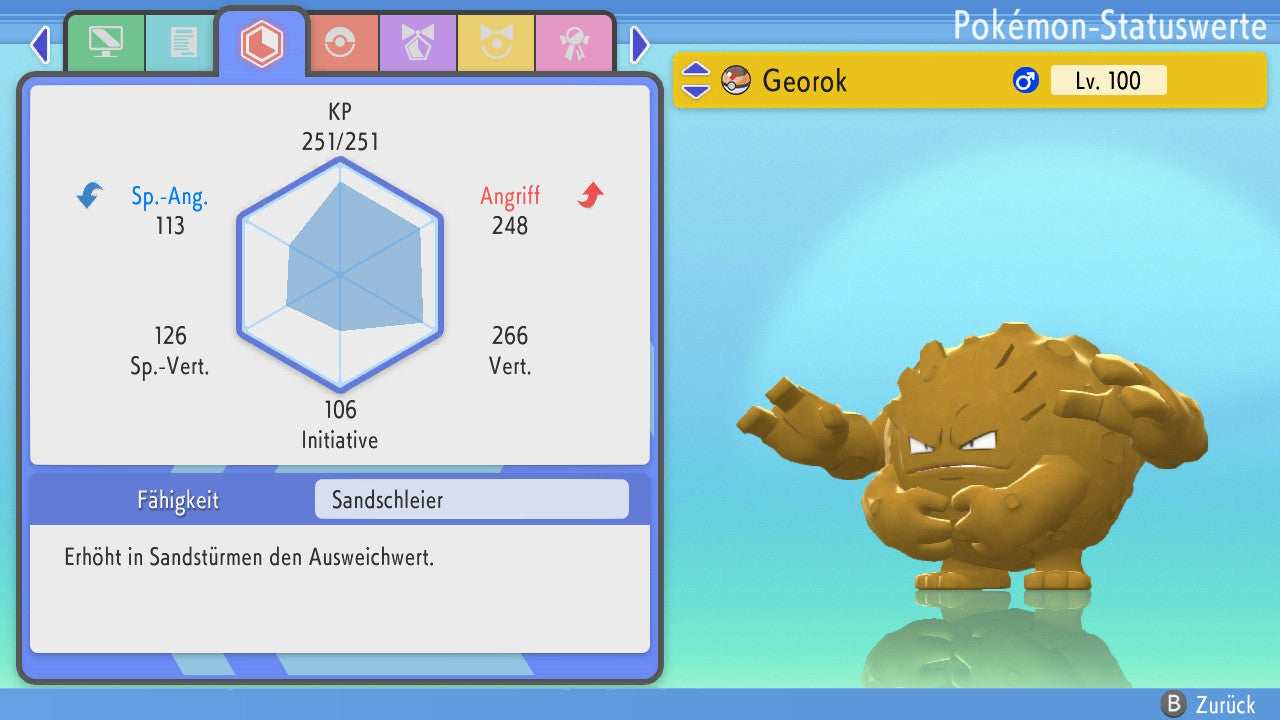Switch to the purple bow tab

[x=417, y=43]
